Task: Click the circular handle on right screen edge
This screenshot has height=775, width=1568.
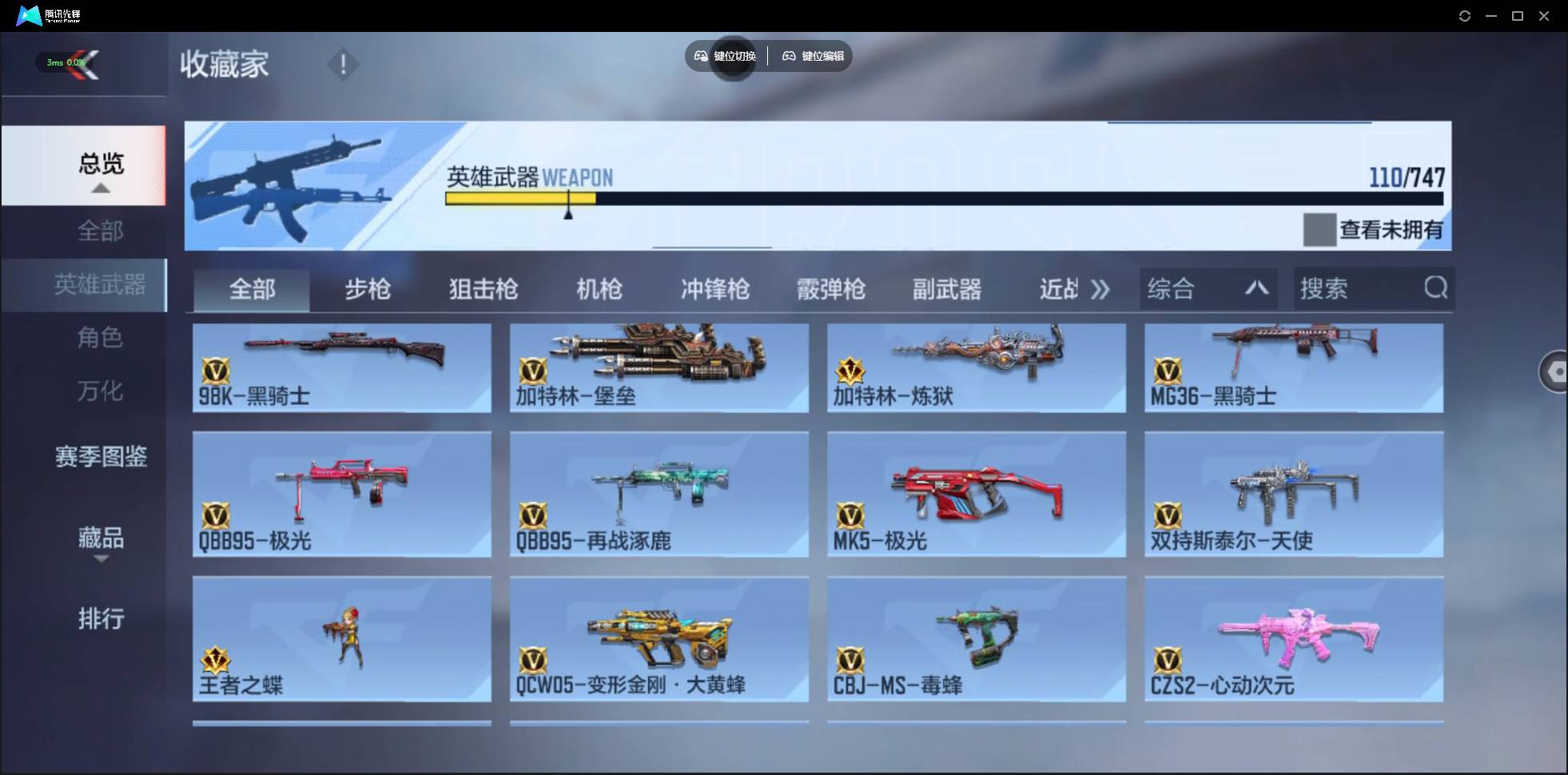Action: 1556,372
